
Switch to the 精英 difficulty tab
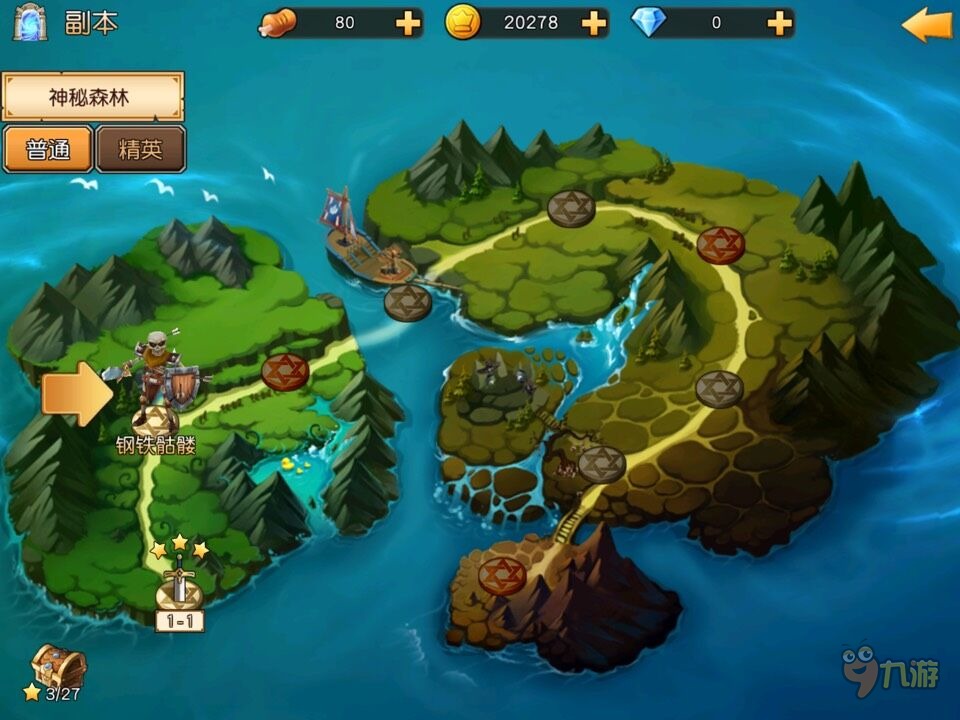click(x=140, y=150)
